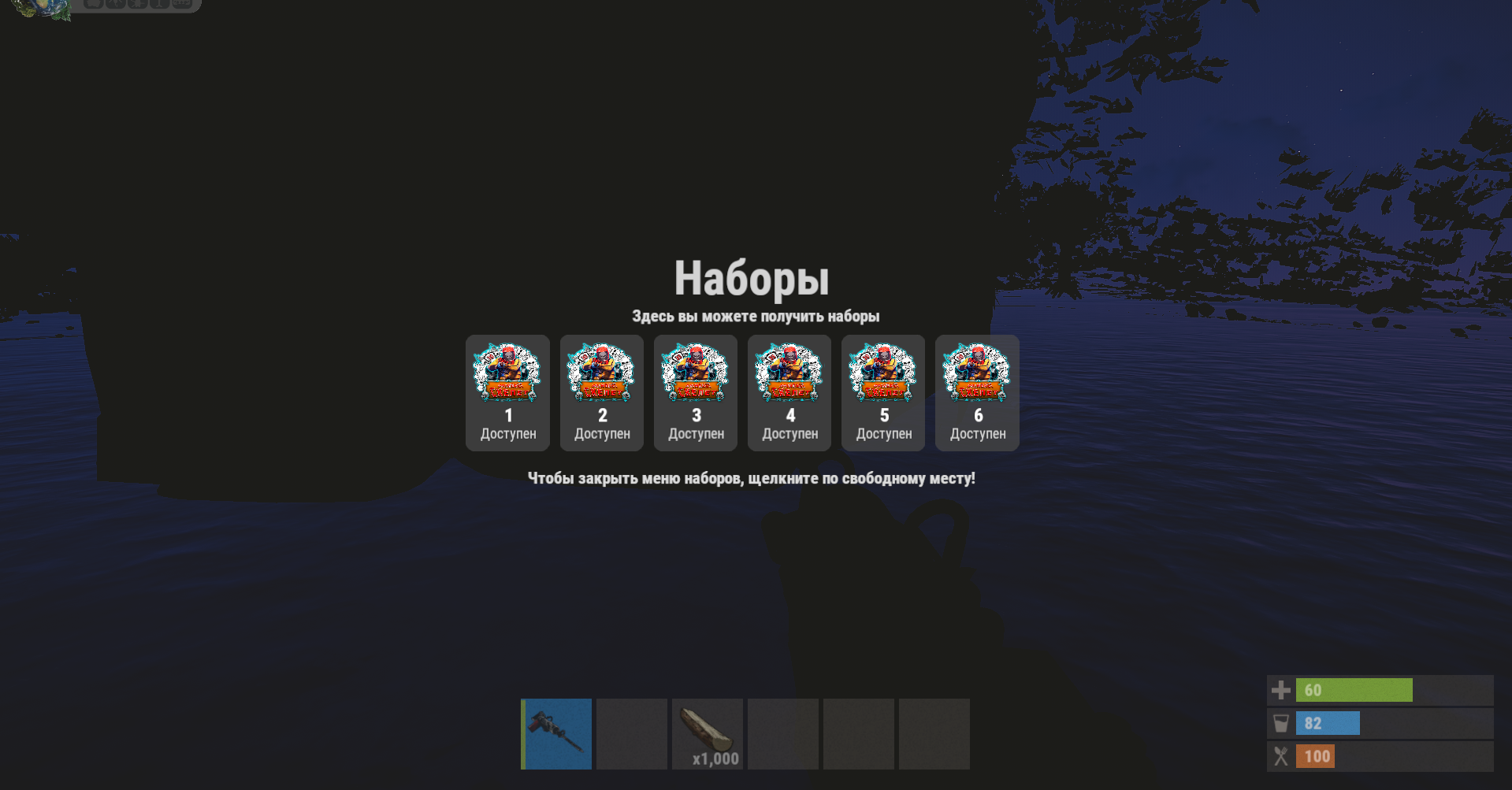Click the health cross icon
Image resolution: width=1512 pixels, height=790 pixels.
tap(1280, 689)
